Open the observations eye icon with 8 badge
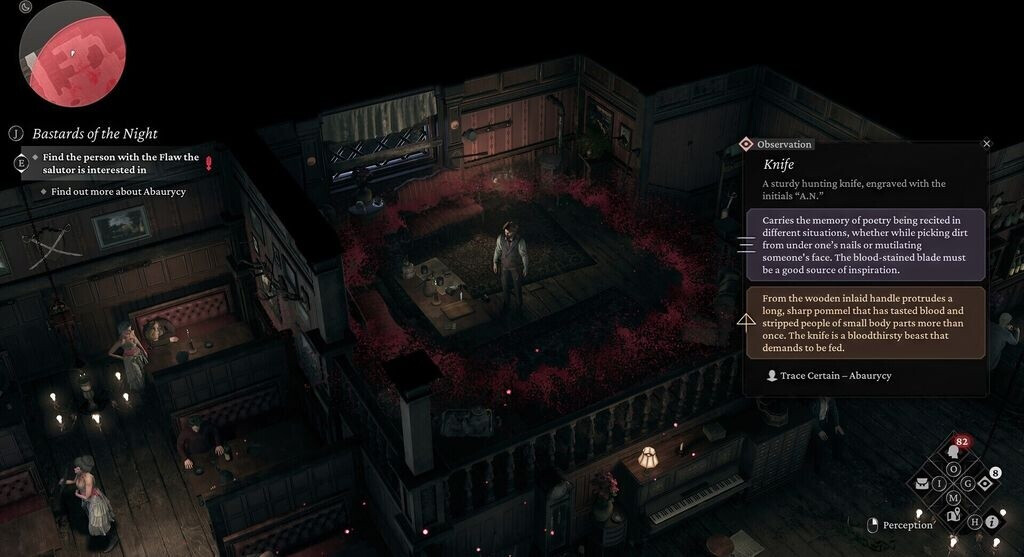This screenshot has width=1024, height=557. (984, 484)
